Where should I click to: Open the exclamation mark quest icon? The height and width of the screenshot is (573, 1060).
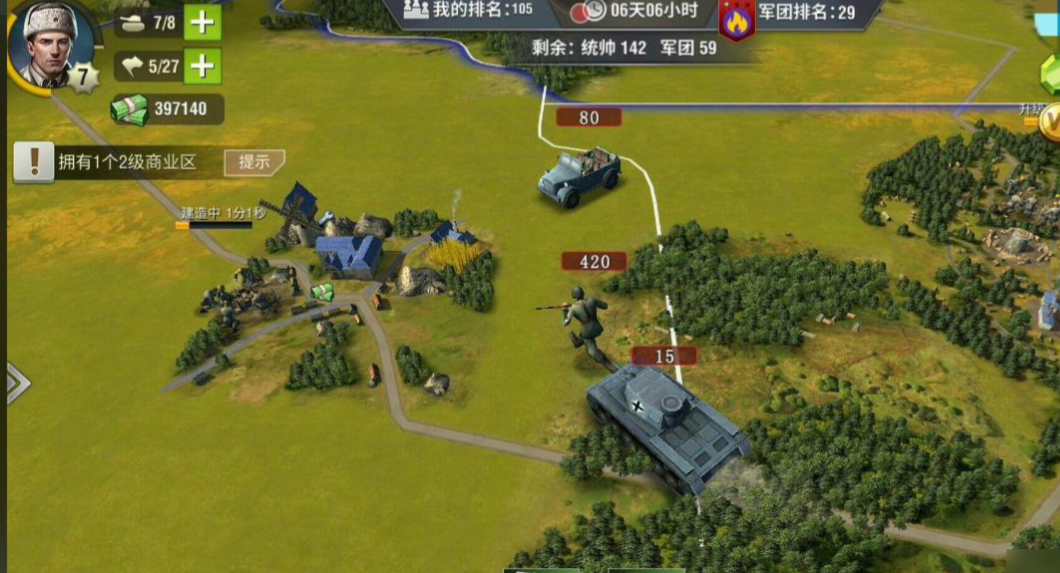click(33, 160)
